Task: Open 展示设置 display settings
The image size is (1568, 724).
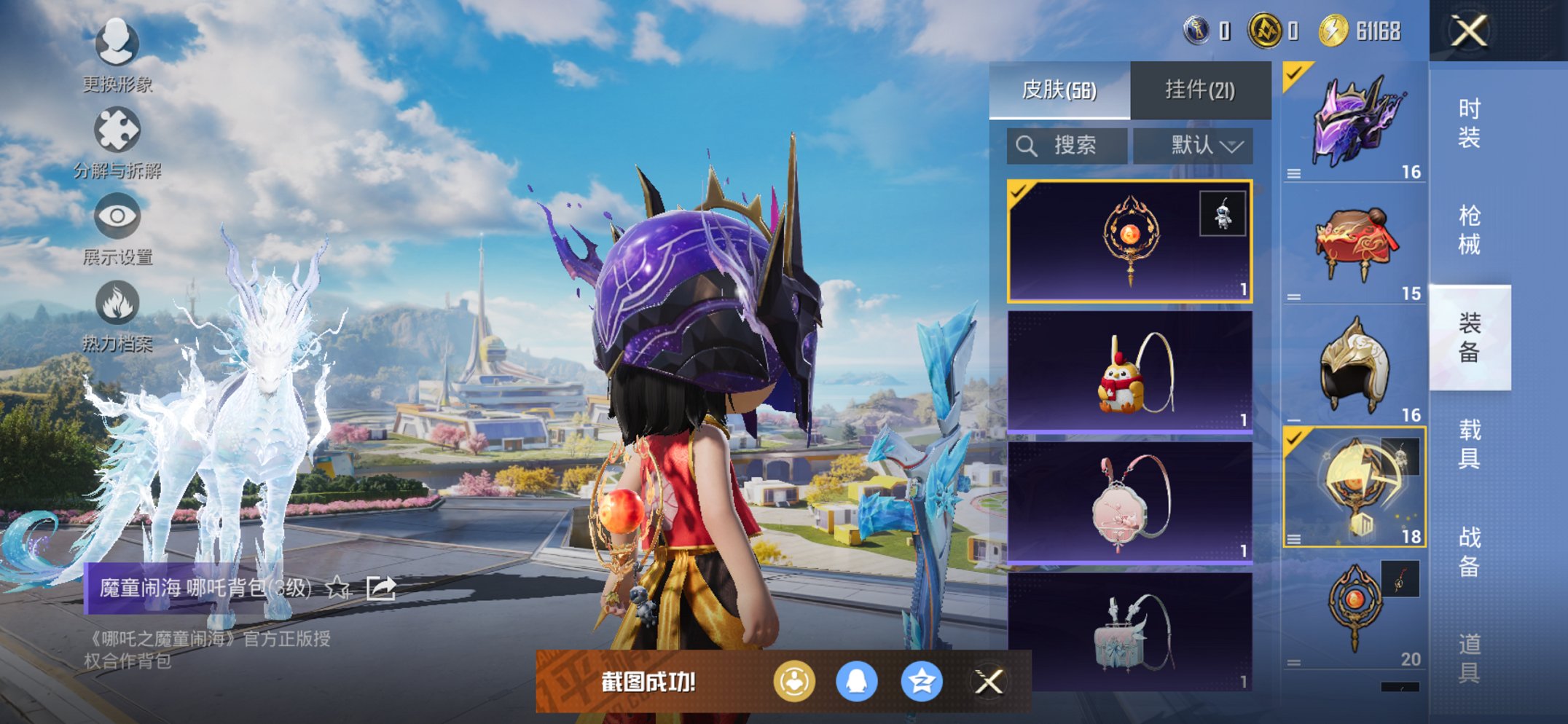Action: [x=117, y=227]
